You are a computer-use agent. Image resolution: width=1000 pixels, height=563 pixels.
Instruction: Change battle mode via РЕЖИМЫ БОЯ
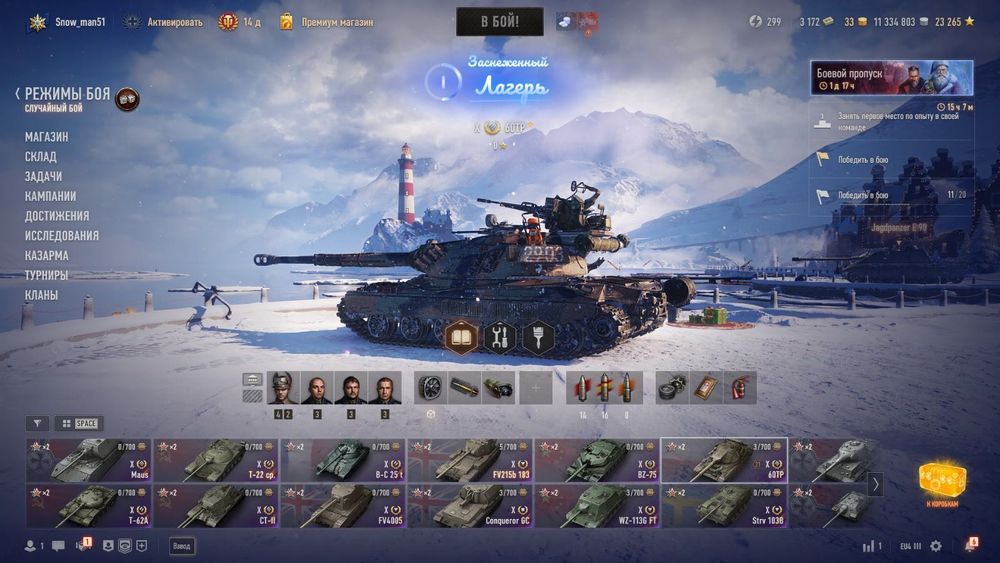click(x=67, y=95)
